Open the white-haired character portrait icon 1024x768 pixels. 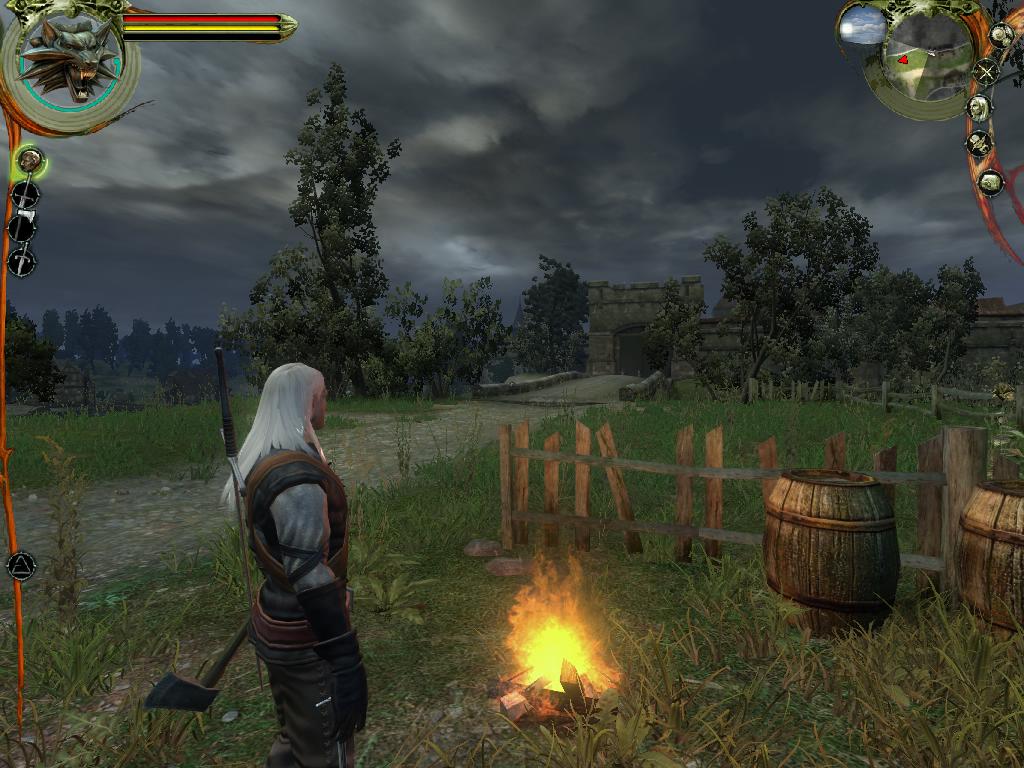(x=979, y=107)
